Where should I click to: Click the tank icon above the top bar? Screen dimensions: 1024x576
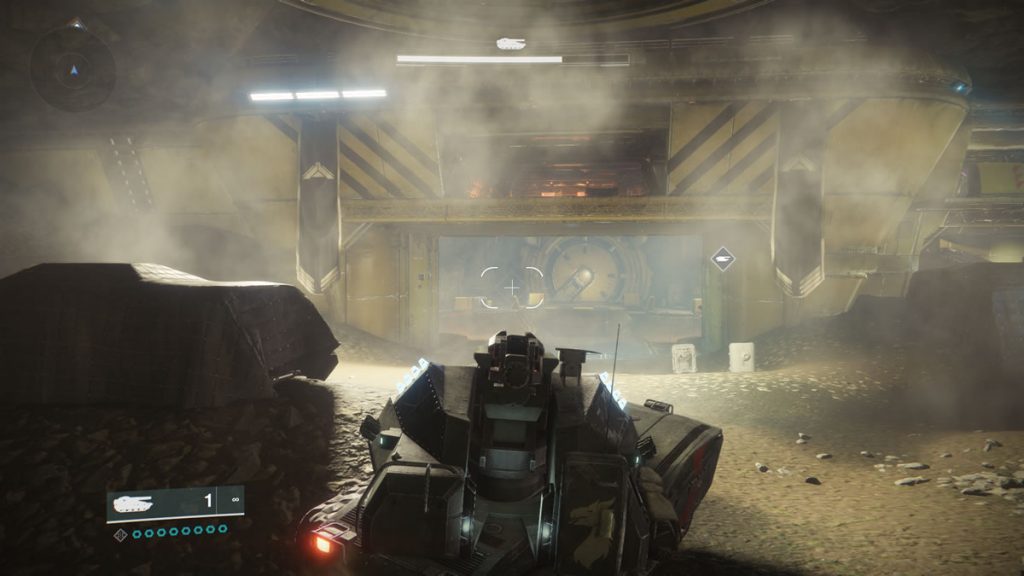pos(511,43)
